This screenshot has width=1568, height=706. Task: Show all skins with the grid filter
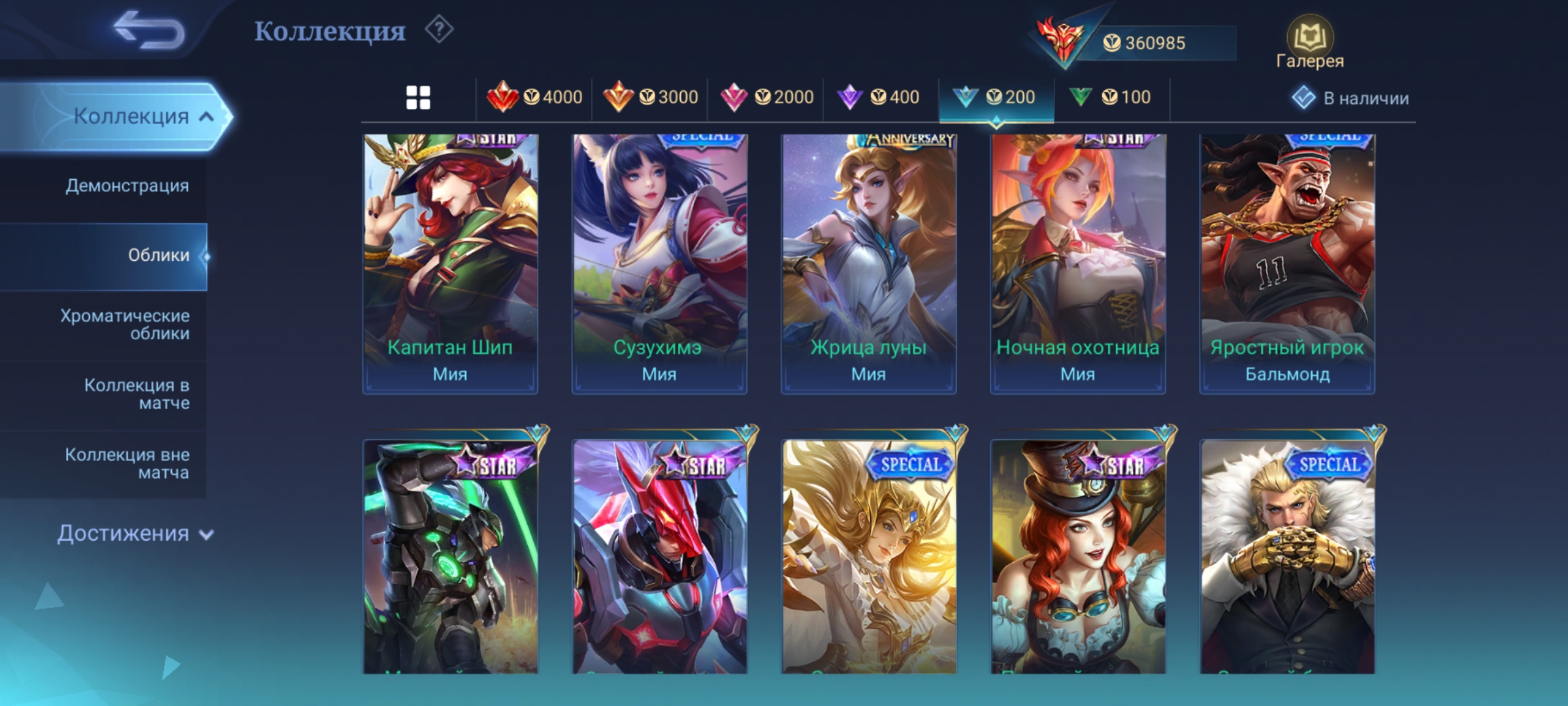pyautogui.click(x=418, y=98)
